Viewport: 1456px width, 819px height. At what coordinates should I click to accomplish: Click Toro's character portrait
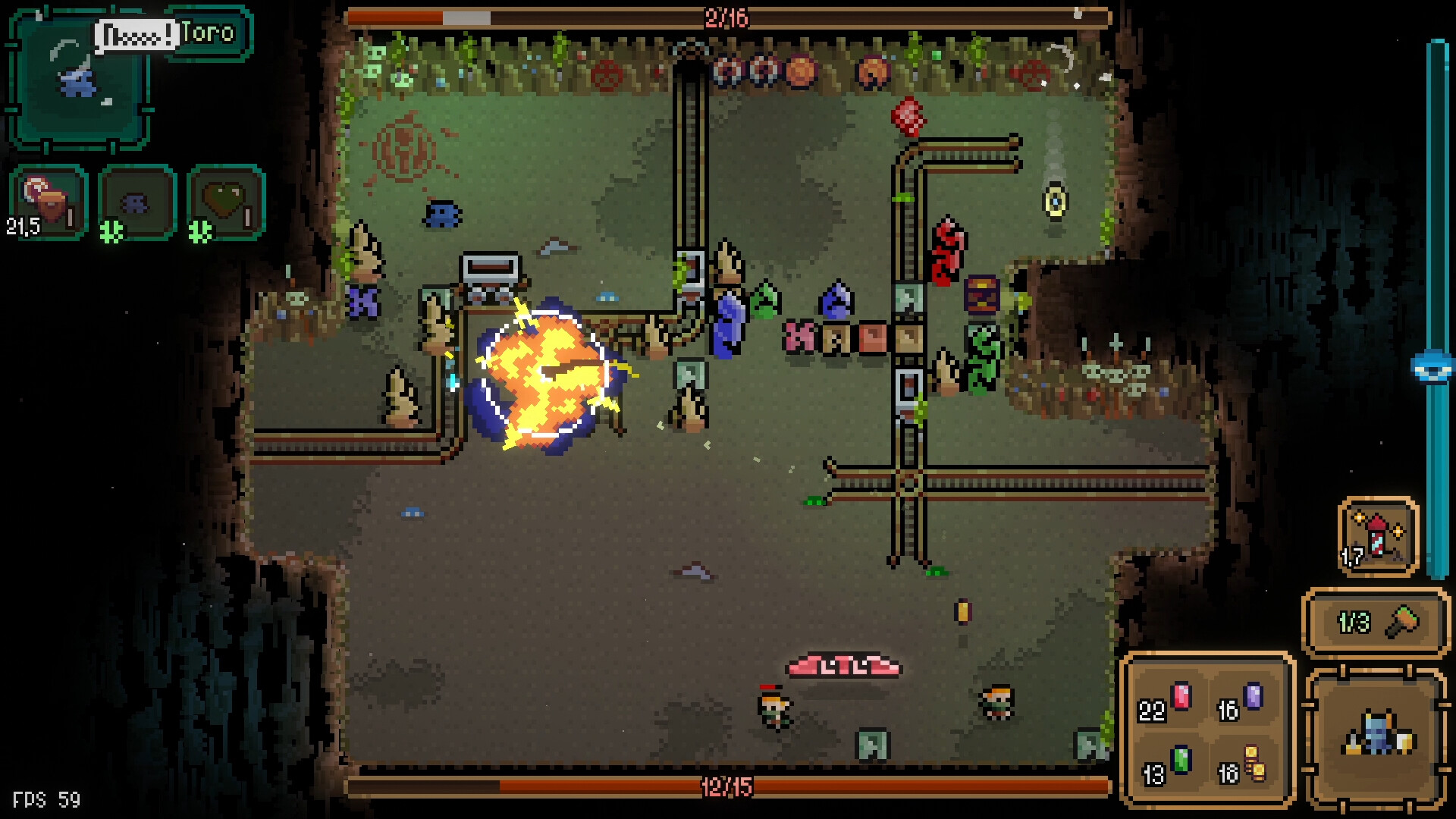click(76, 83)
